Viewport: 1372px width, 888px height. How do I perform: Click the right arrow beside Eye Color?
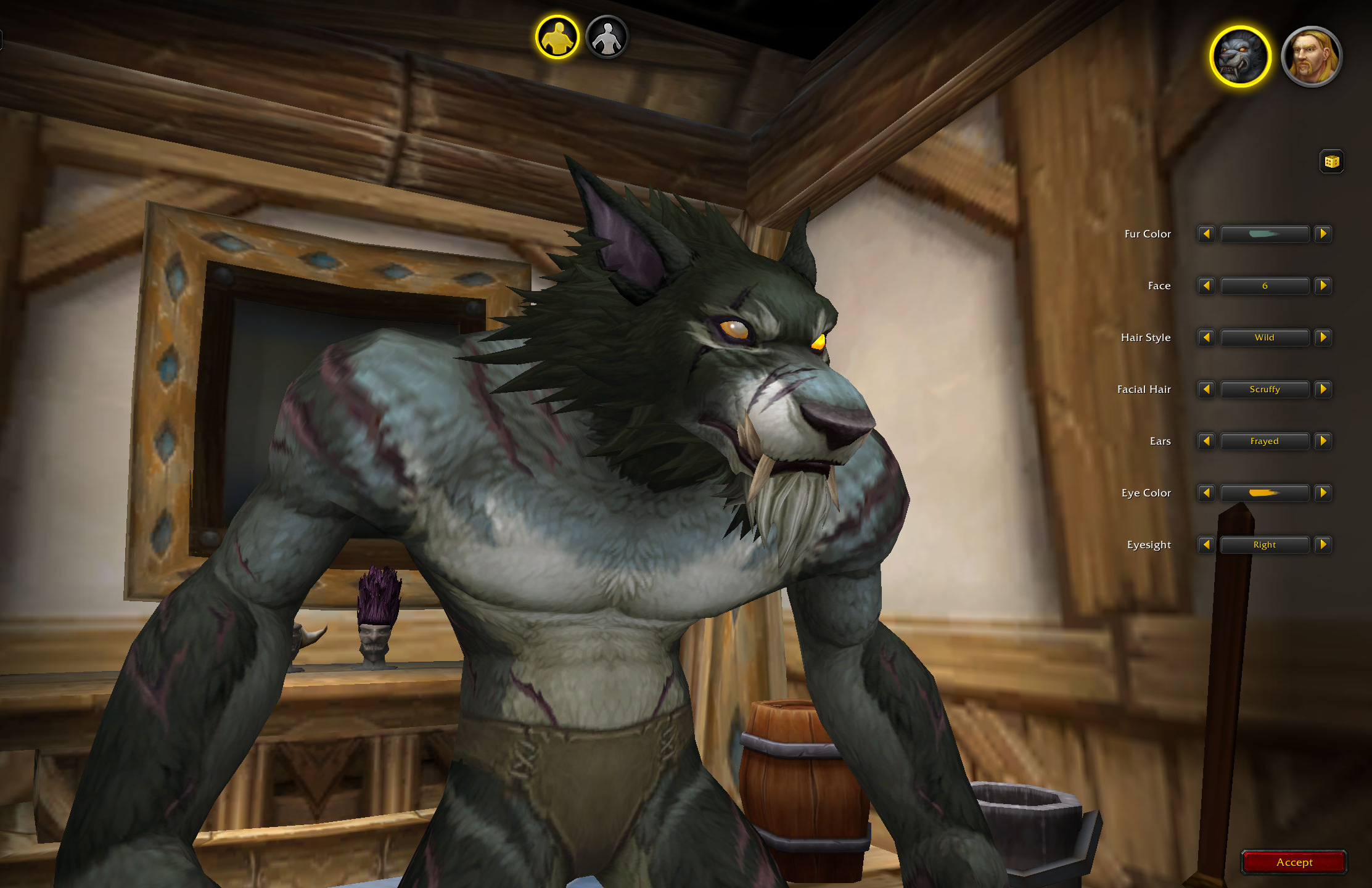1323,493
